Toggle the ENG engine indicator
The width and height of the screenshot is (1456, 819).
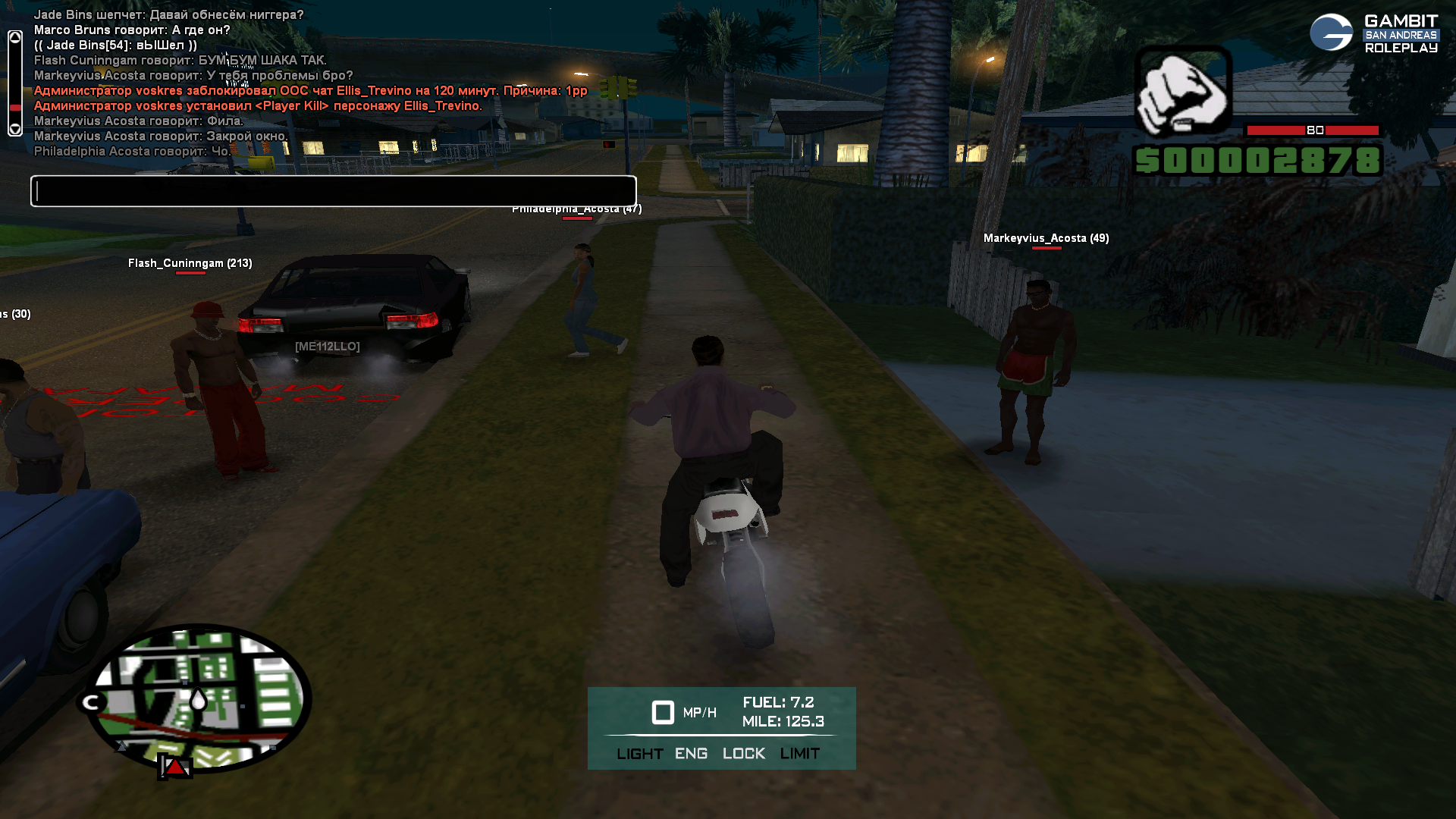691,753
